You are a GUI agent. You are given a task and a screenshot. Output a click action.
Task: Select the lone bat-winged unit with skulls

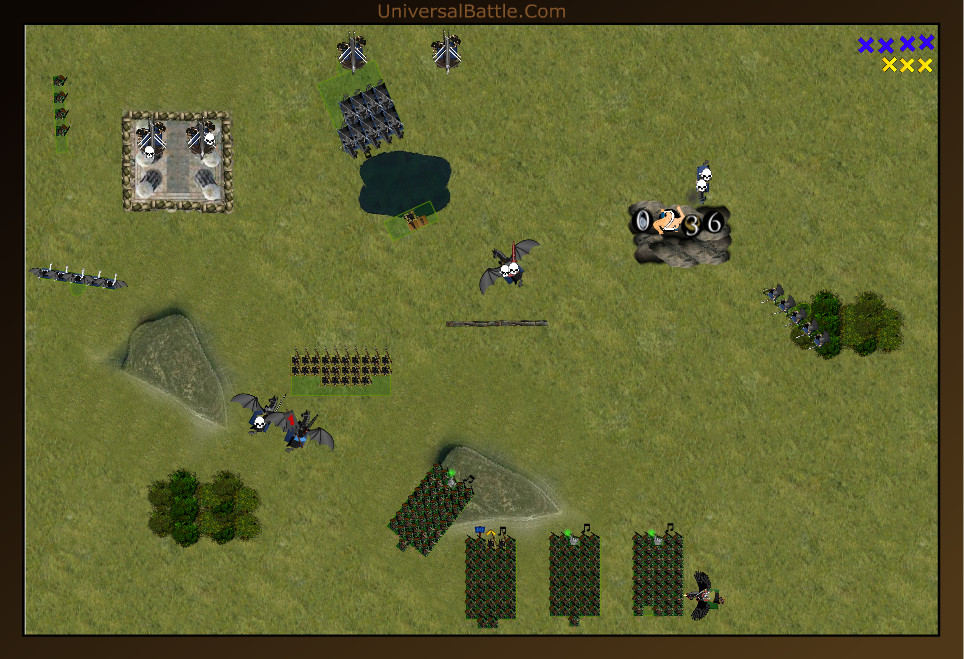[x=509, y=266]
